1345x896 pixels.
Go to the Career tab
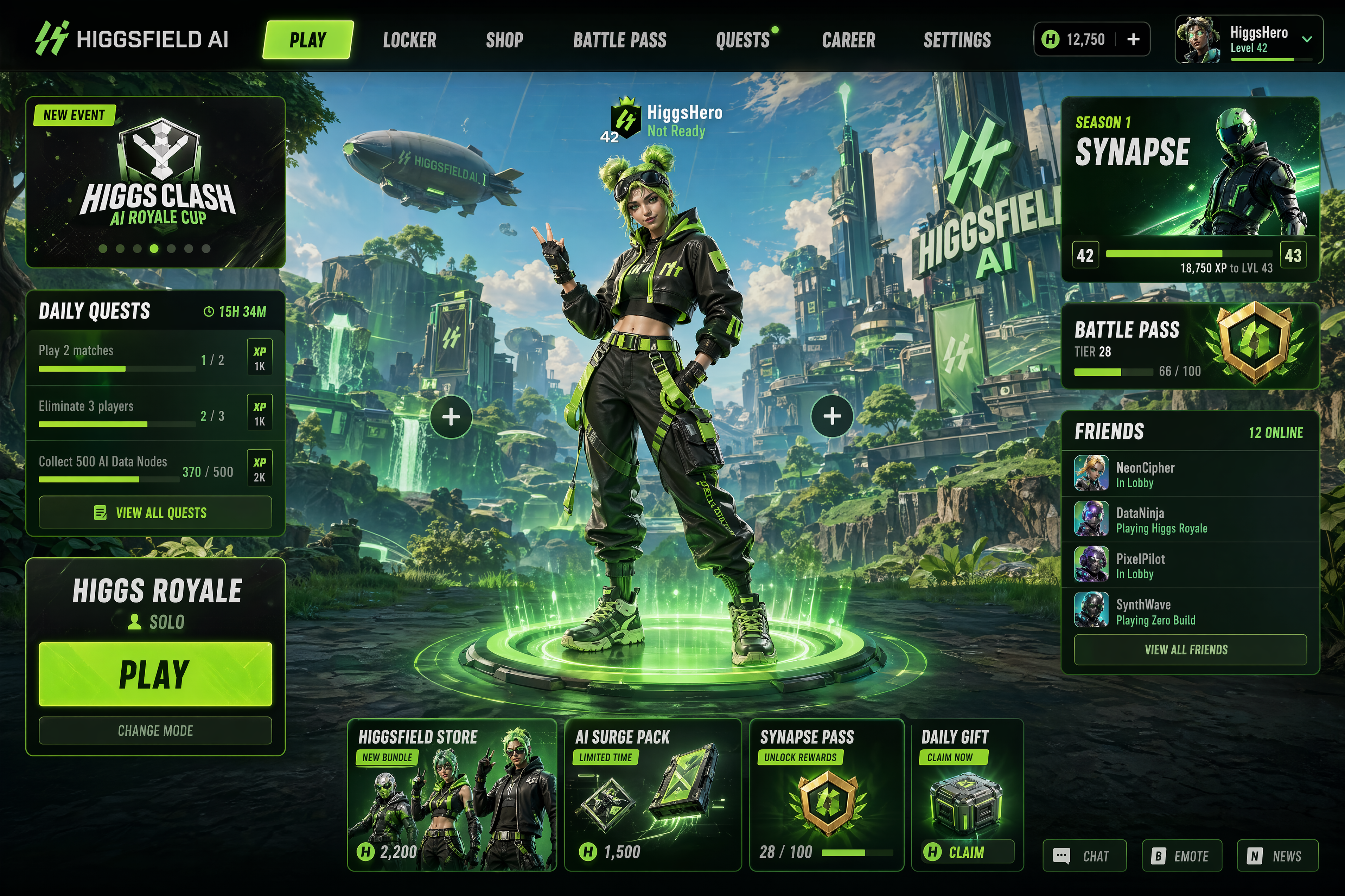pyautogui.click(x=848, y=40)
